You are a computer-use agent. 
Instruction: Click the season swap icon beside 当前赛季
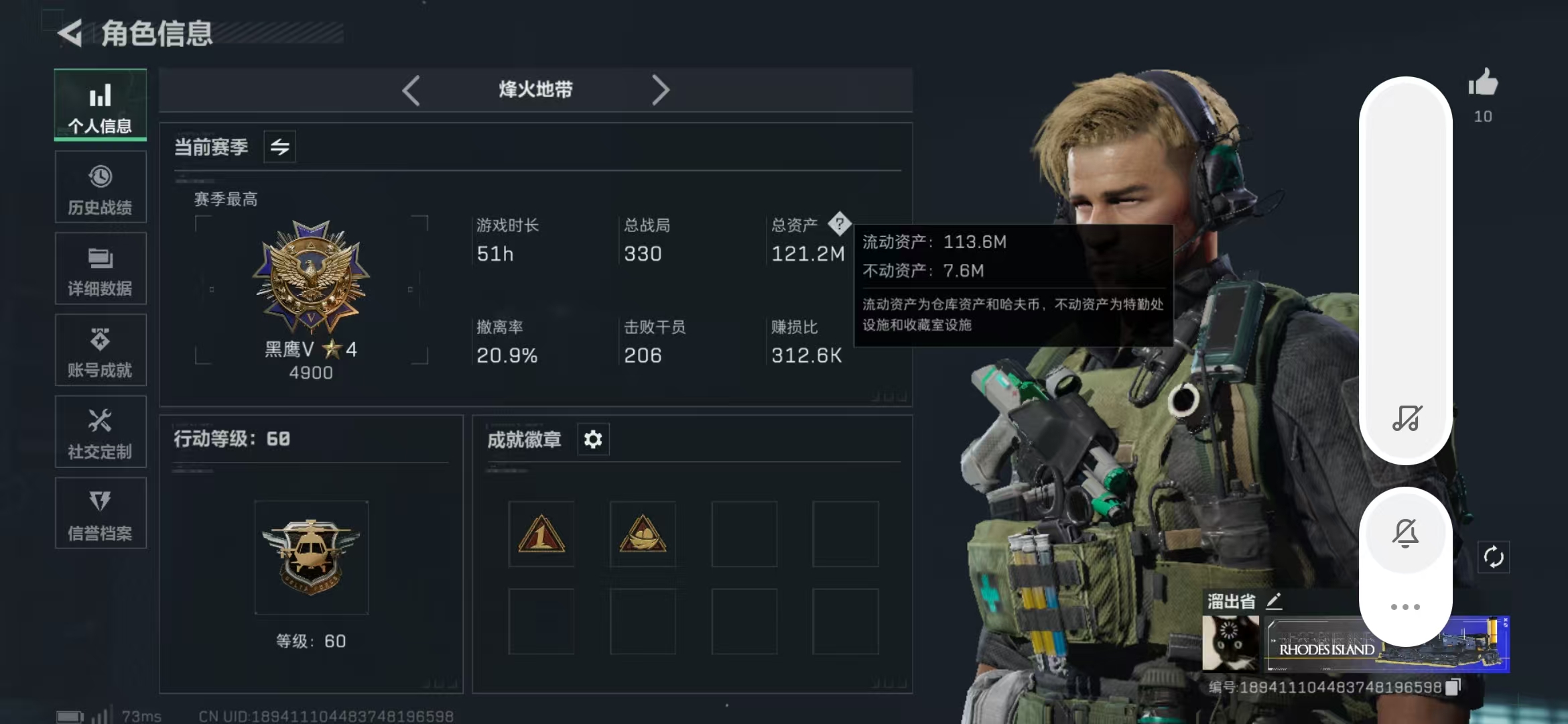(x=279, y=146)
